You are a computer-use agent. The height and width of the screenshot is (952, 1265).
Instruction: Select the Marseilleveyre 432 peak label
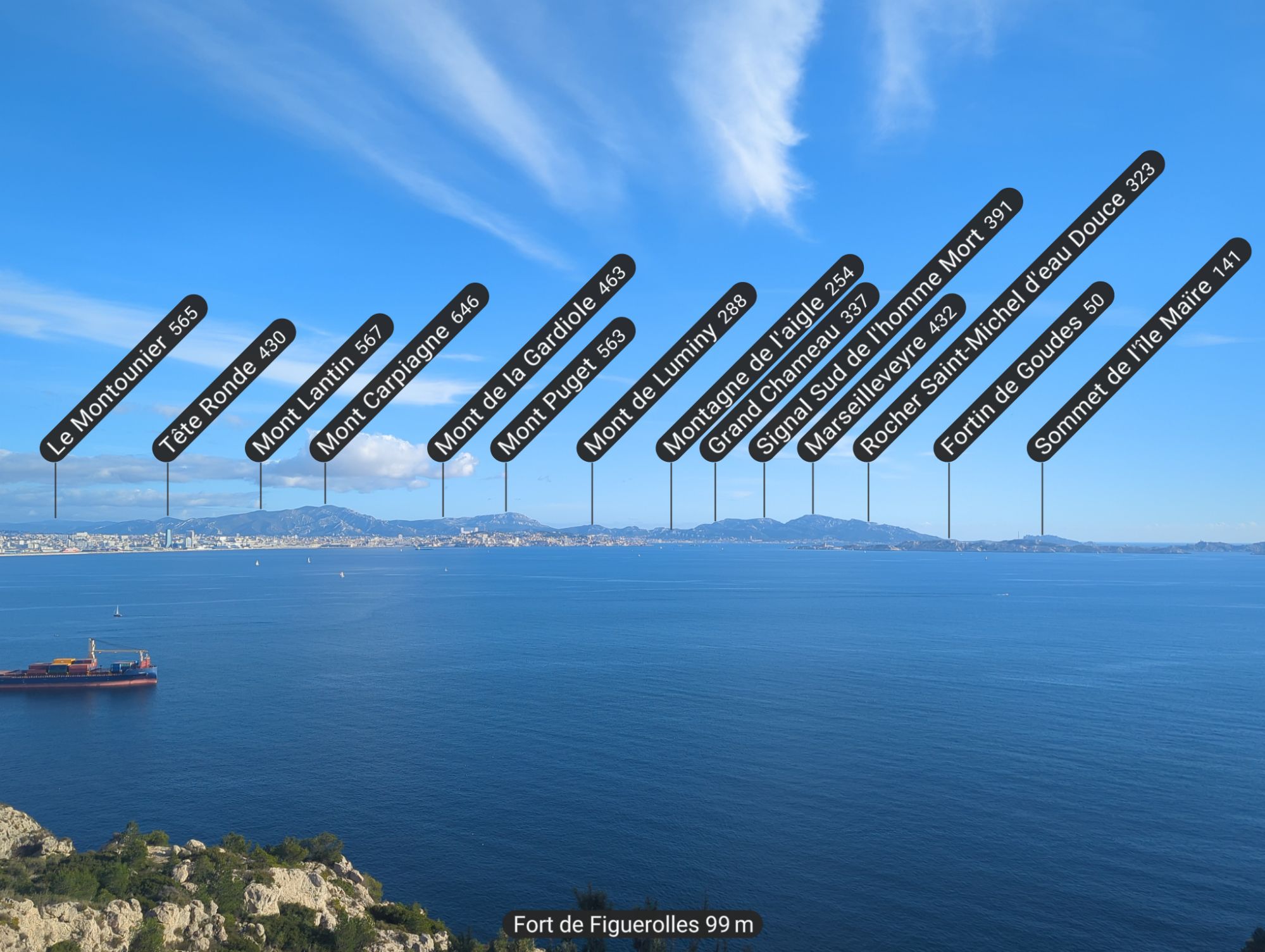[881, 378]
